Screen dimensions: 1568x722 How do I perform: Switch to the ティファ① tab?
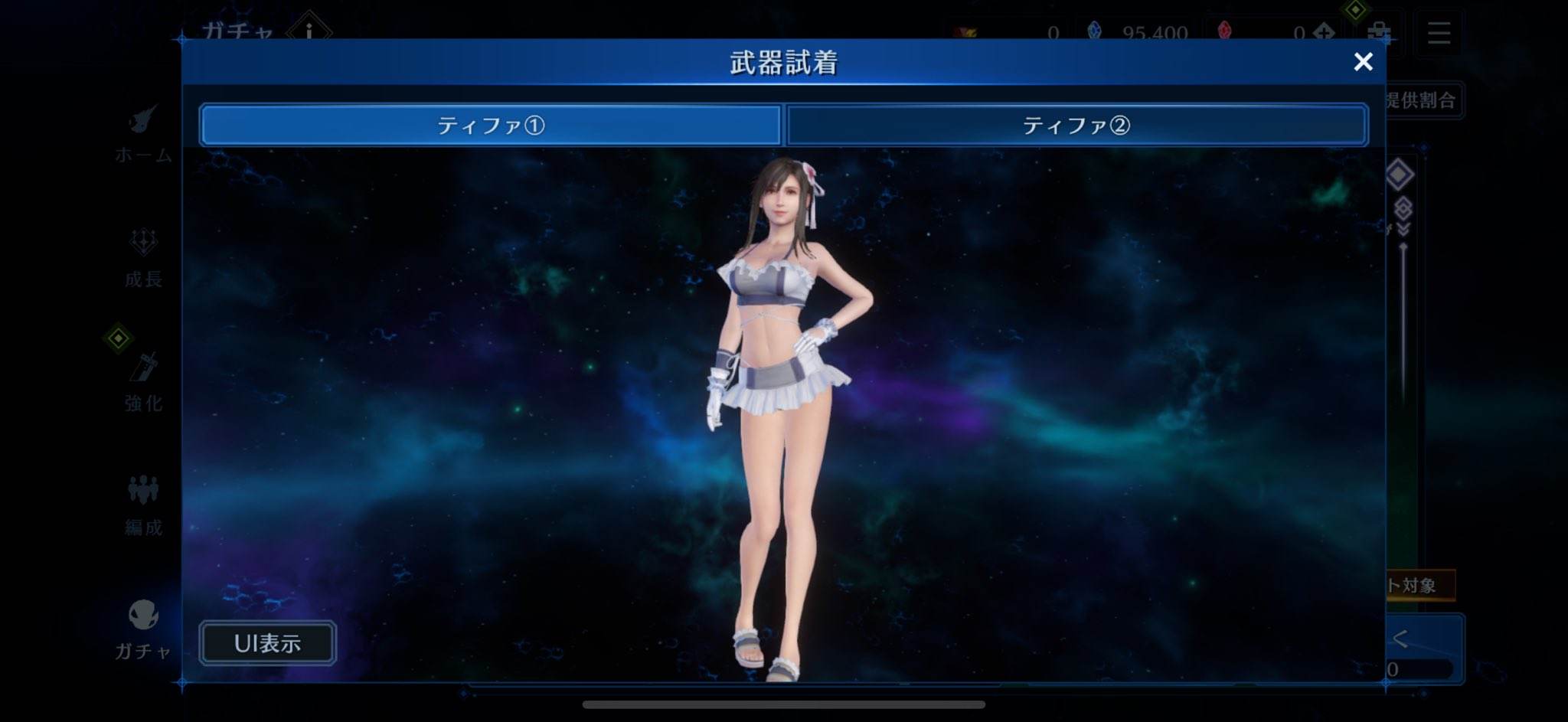point(491,125)
